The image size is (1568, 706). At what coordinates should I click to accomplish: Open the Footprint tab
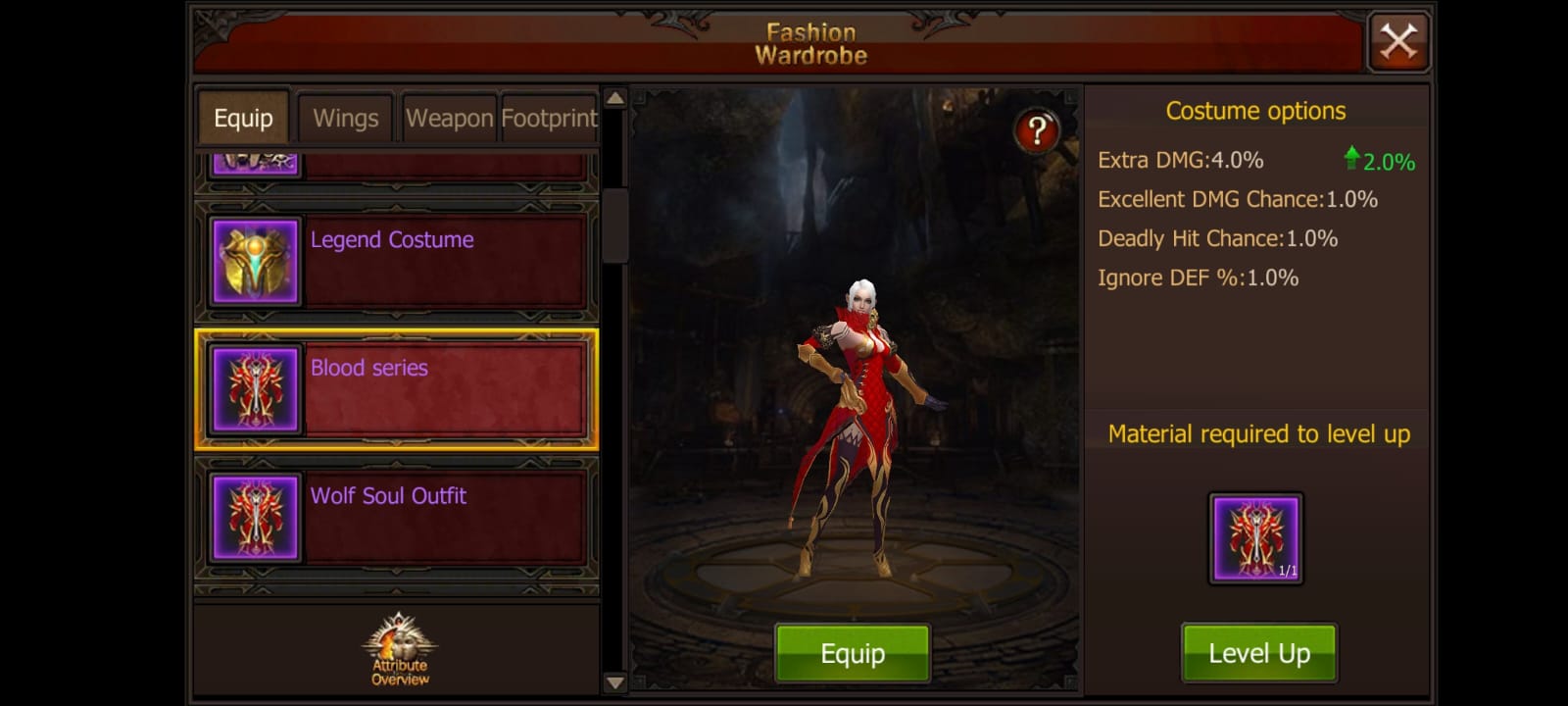coord(550,118)
